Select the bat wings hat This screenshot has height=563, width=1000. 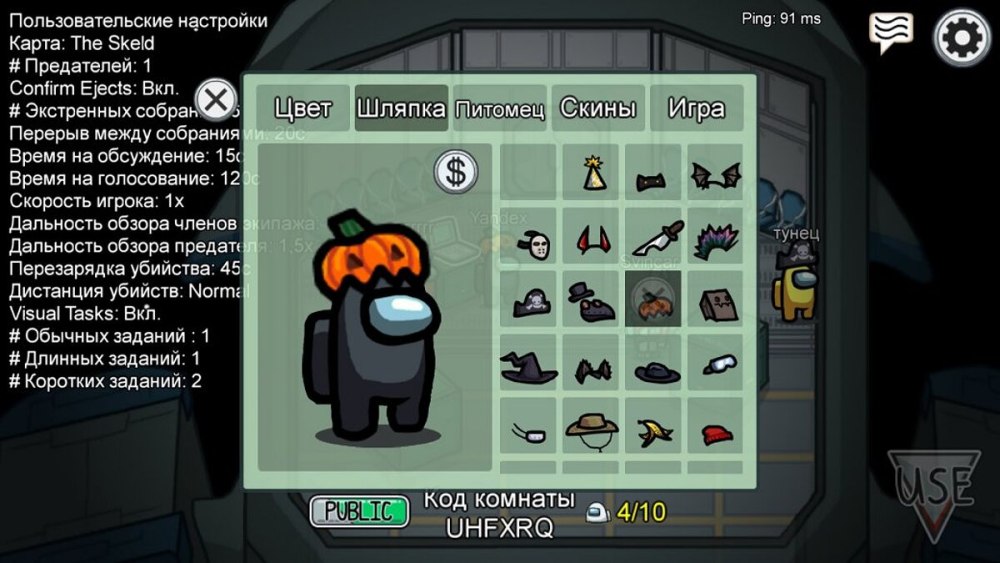coord(716,176)
